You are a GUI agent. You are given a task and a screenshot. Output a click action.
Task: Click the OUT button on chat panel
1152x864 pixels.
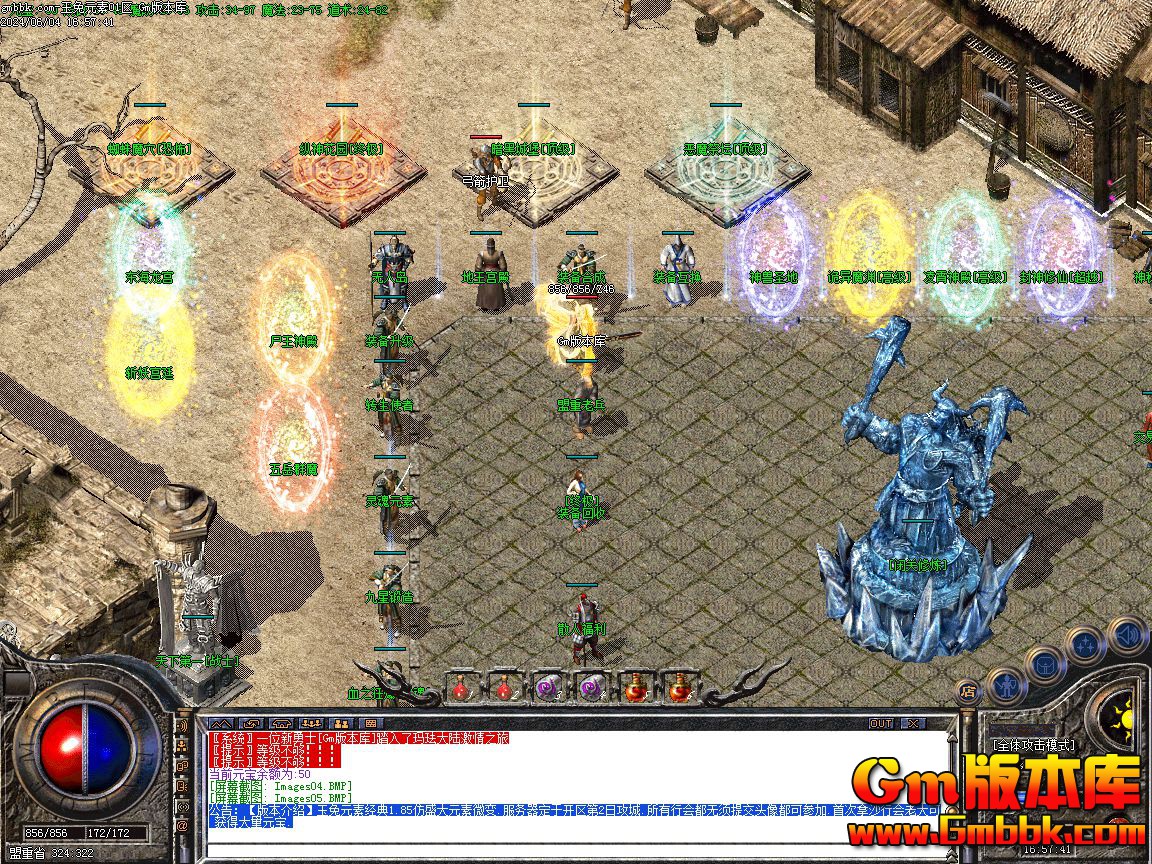880,723
